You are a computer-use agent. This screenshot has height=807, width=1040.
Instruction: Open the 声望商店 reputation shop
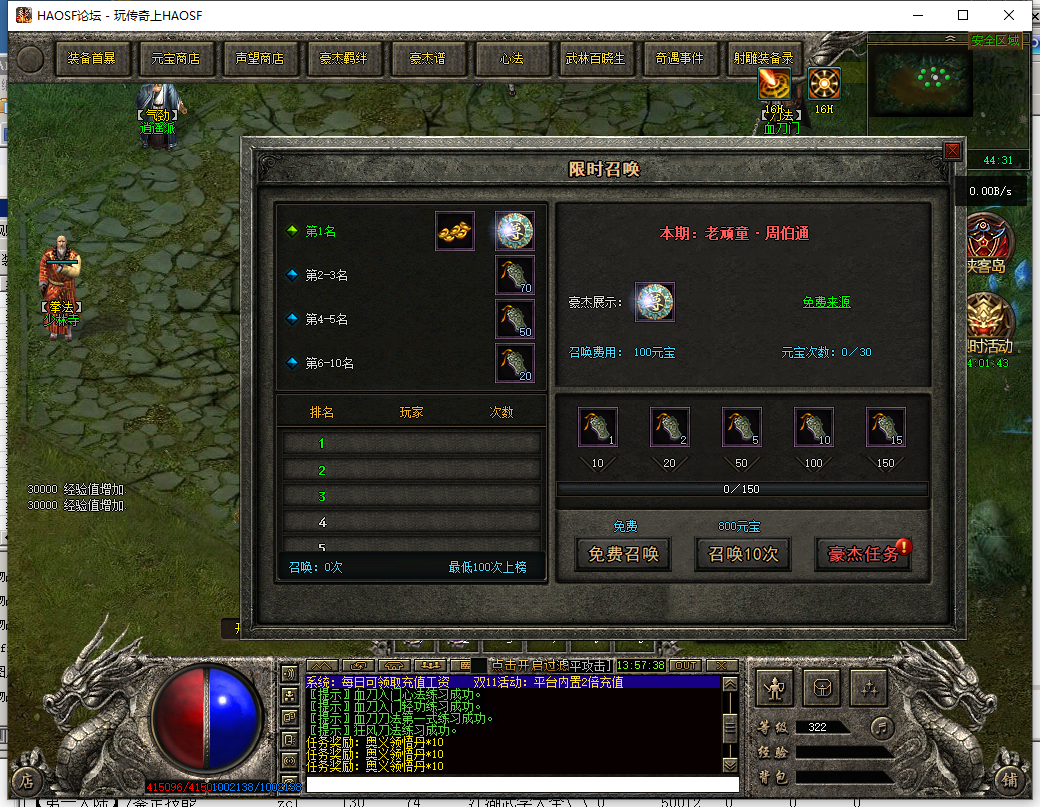coord(259,58)
